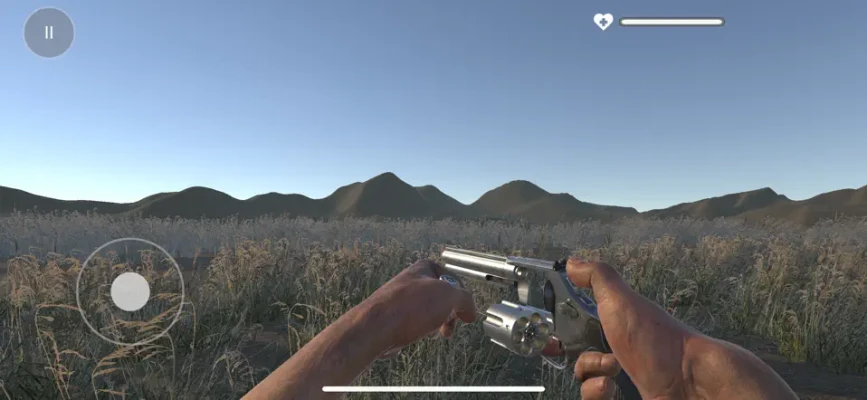867x400 pixels.
Task: Tap the virtual movement joystick knob
Action: (x=130, y=291)
